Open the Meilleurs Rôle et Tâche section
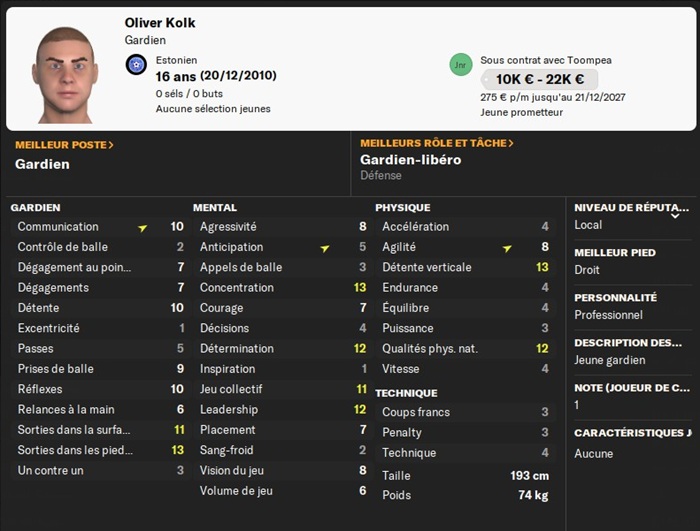The image size is (700, 531). pos(437,144)
